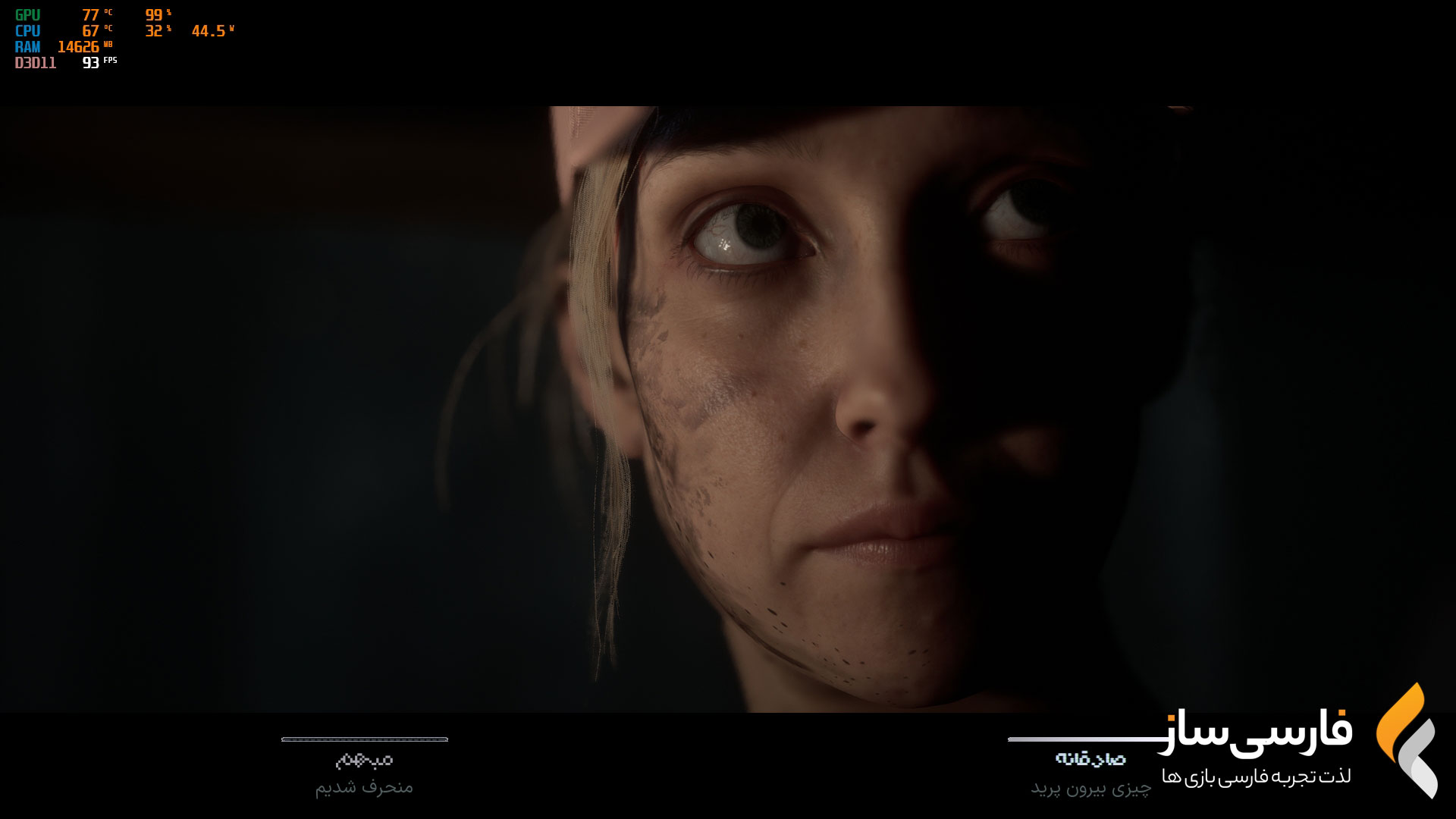Select the 'صادقانه' dialogue response

point(1090,759)
